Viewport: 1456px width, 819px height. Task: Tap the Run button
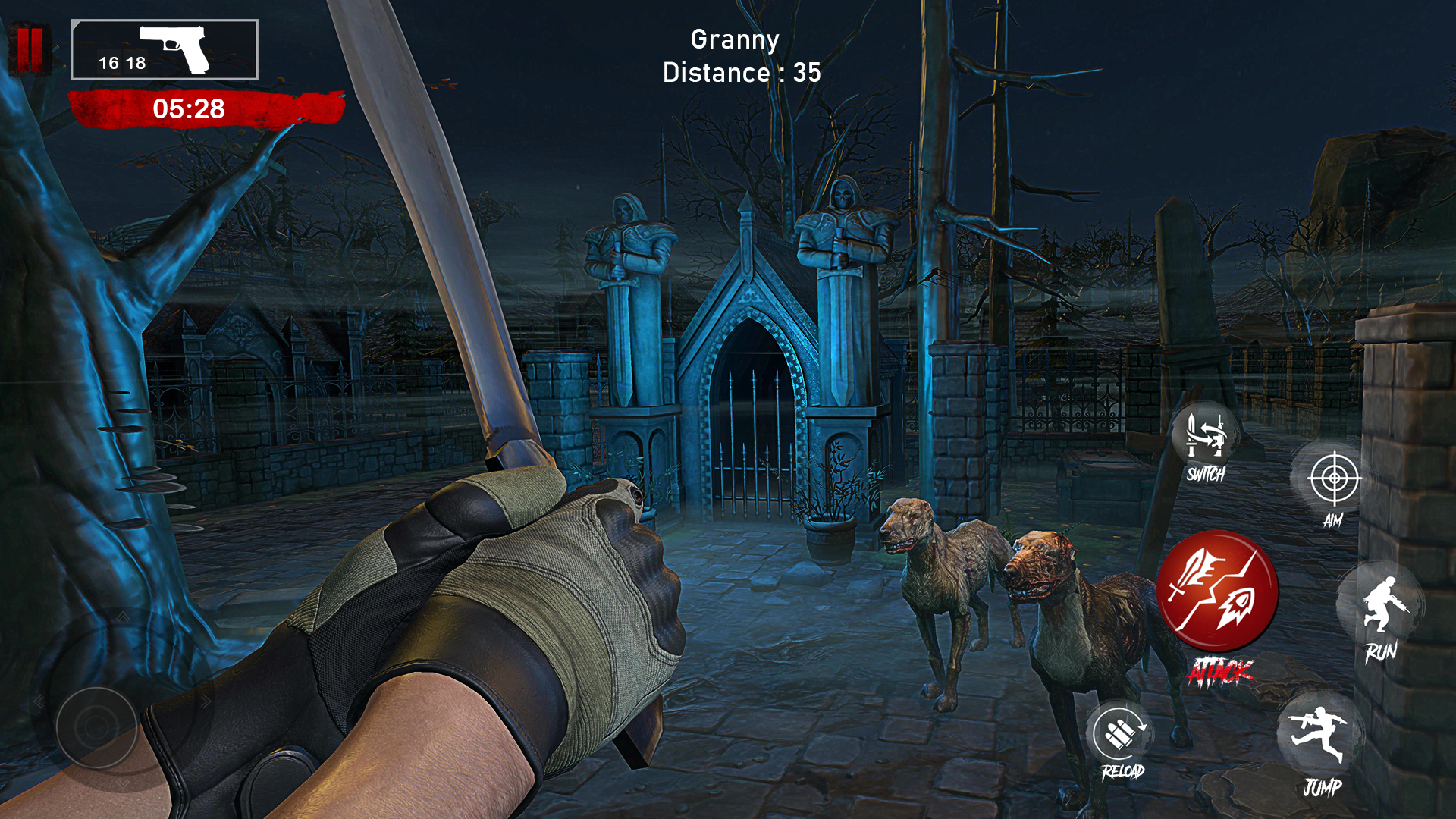(x=1382, y=607)
